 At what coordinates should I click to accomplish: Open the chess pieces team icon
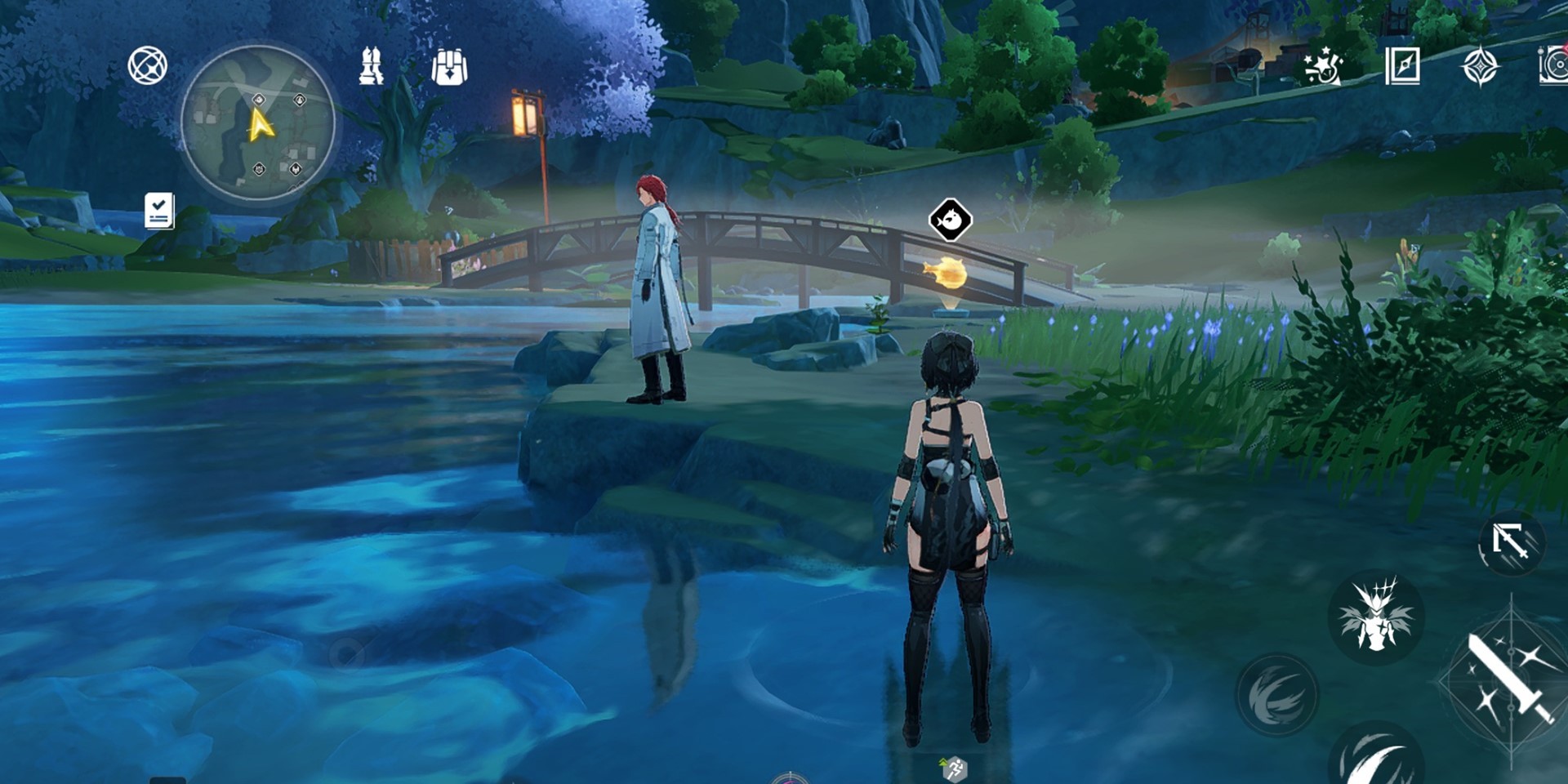[372, 66]
